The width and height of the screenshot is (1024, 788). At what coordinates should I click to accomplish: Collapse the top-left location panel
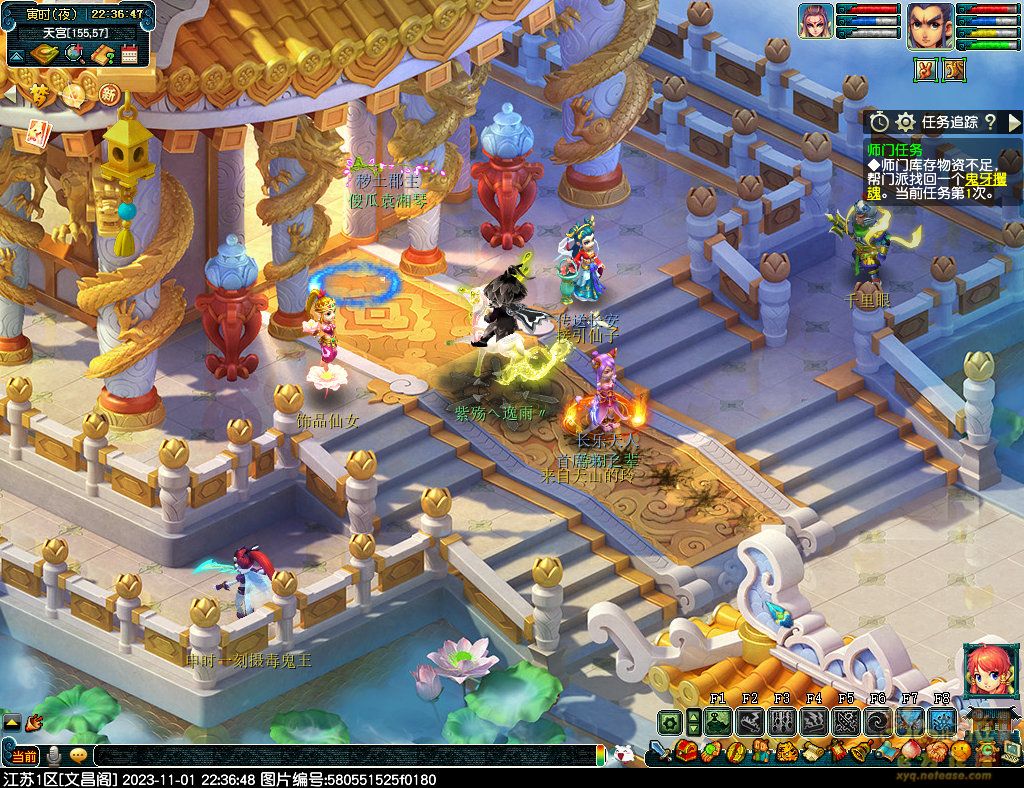tap(17, 55)
